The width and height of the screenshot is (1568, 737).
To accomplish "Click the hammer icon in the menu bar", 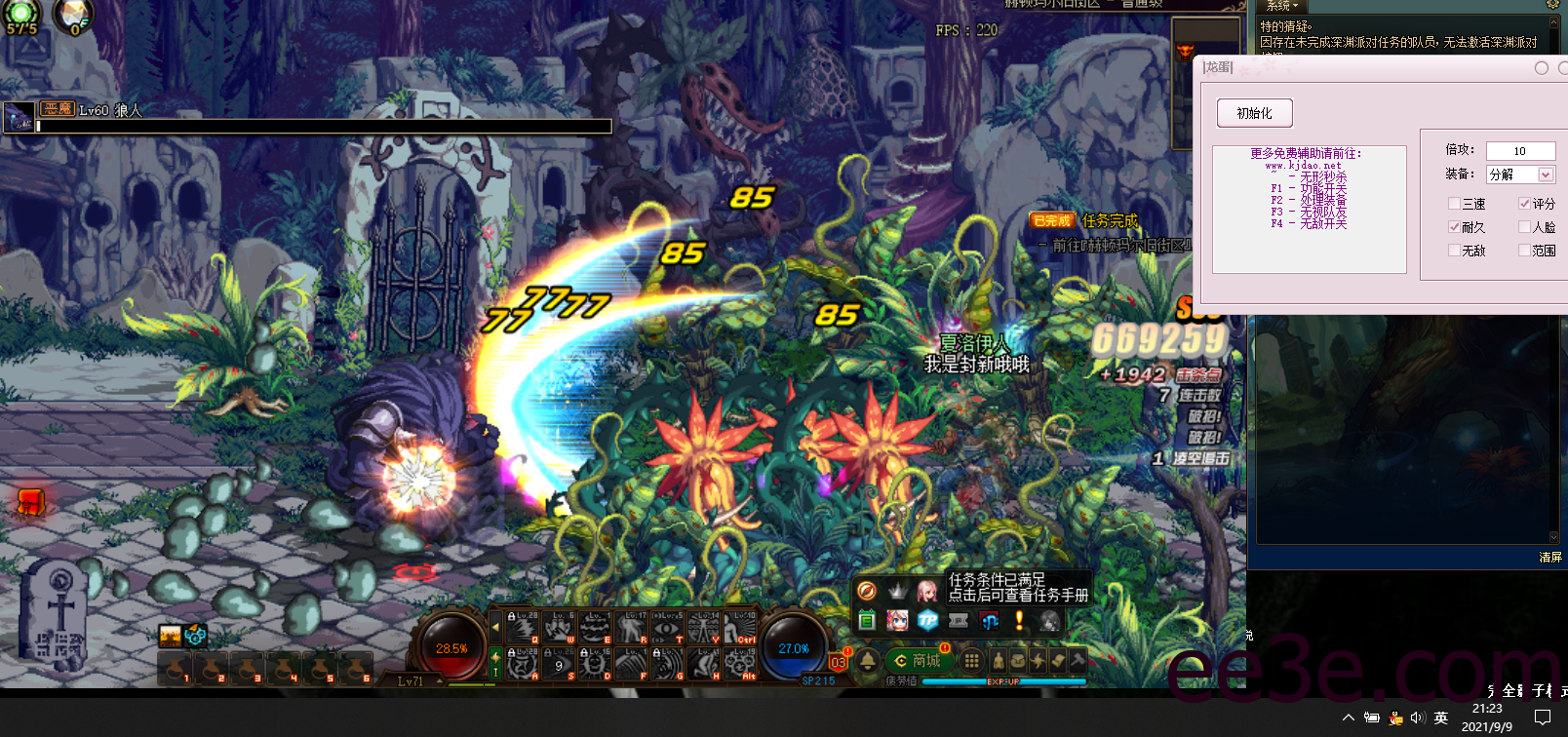I will pos(1078,661).
